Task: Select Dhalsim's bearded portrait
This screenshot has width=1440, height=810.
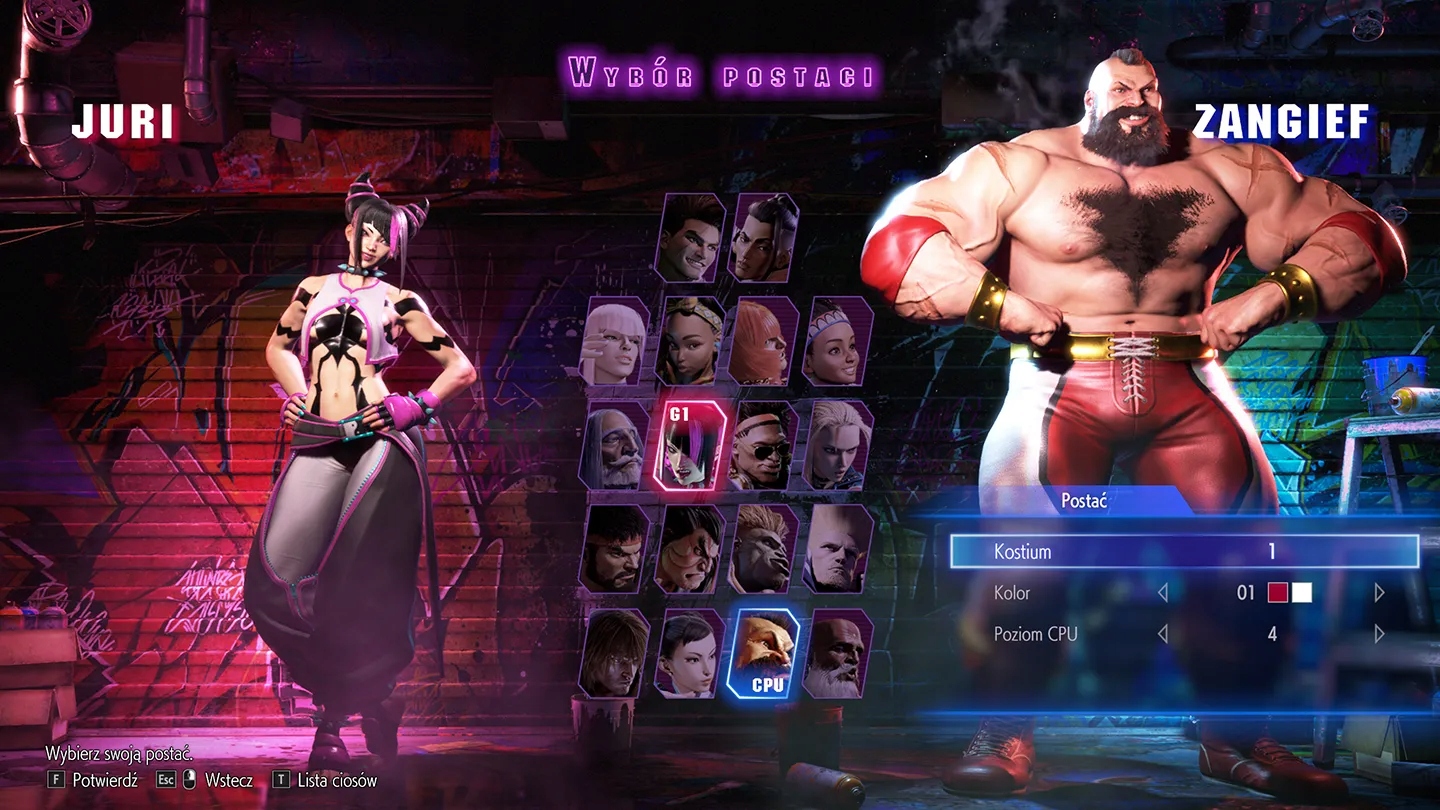Action: point(838,653)
